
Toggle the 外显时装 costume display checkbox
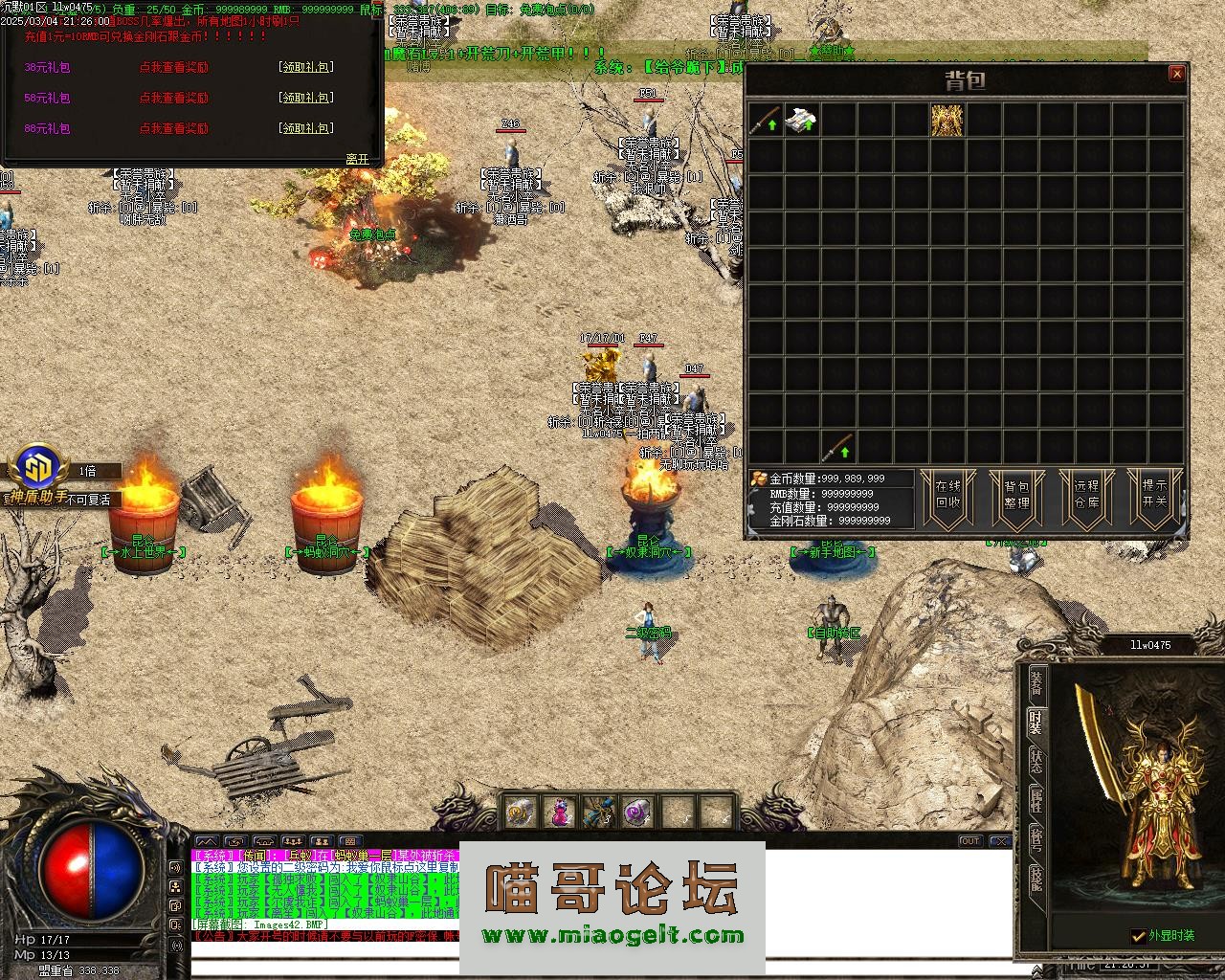(1138, 935)
